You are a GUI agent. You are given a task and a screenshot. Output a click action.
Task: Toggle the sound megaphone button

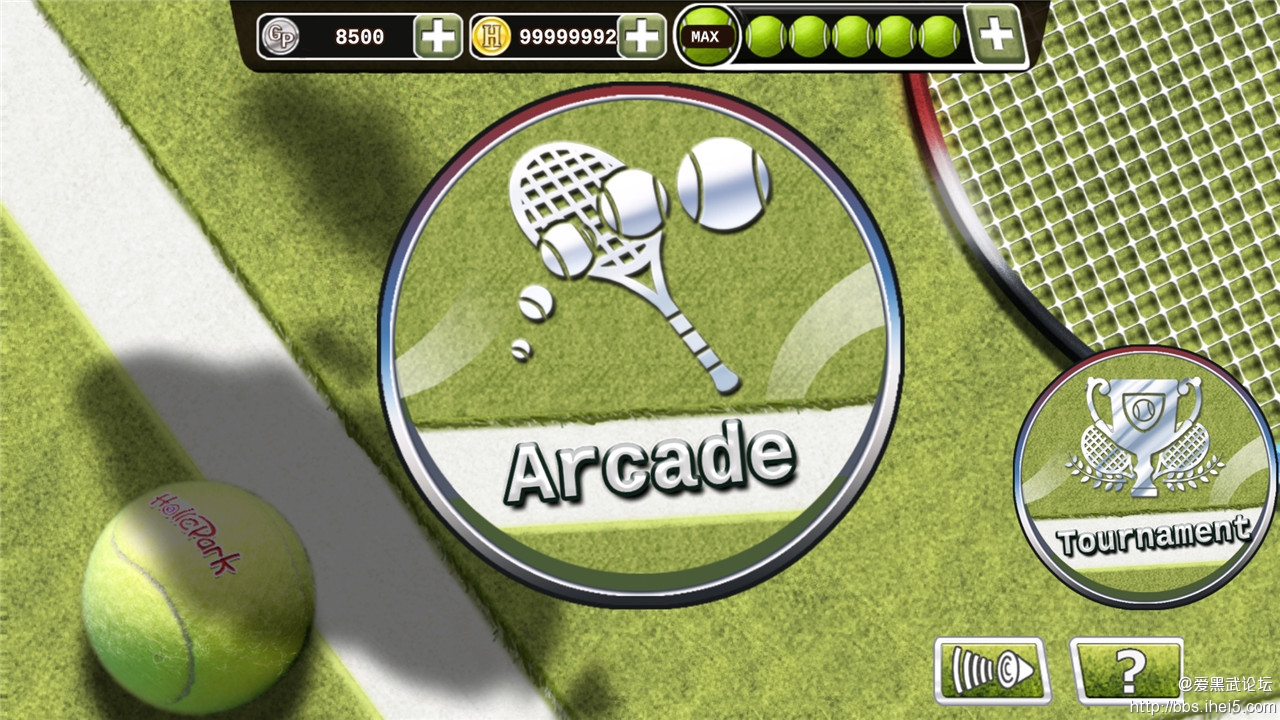pyautogui.click(x=991, y=669)
